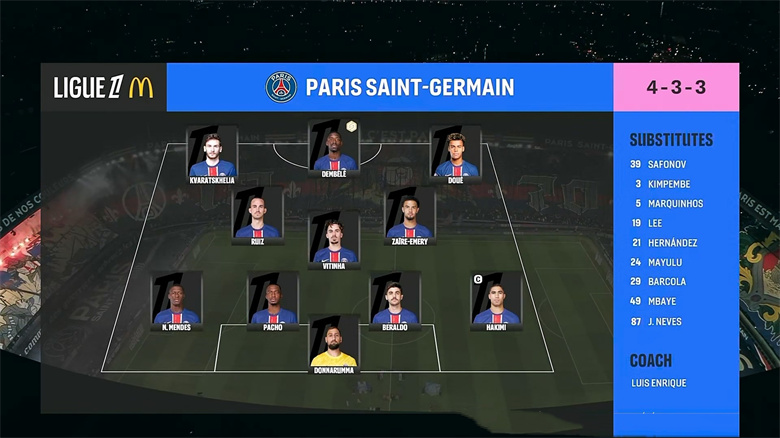Choose Kimpembe from the substitutes
Screen dimensions: 780x438
coord(669,184)
